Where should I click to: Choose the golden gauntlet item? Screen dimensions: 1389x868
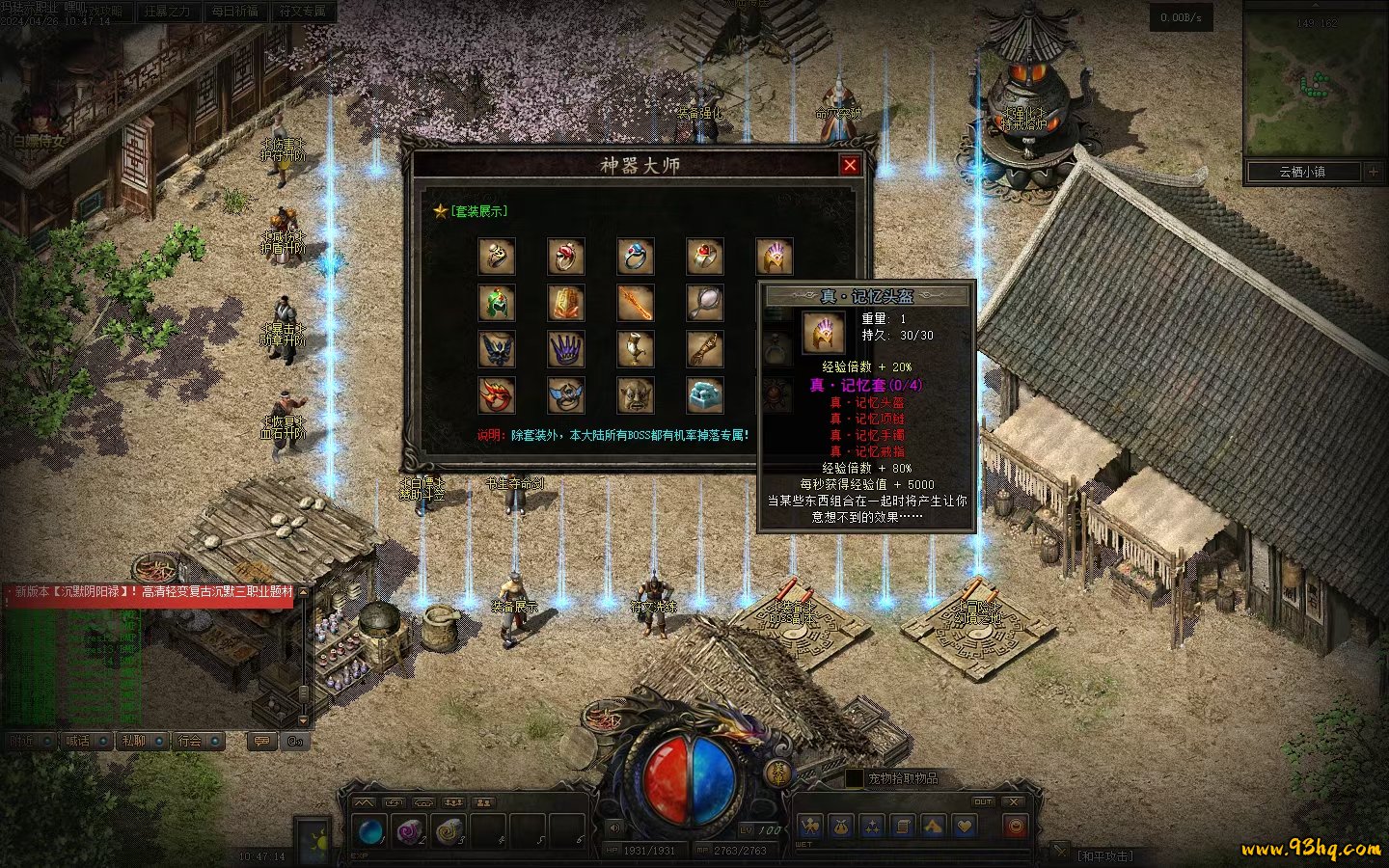(566, 303)
